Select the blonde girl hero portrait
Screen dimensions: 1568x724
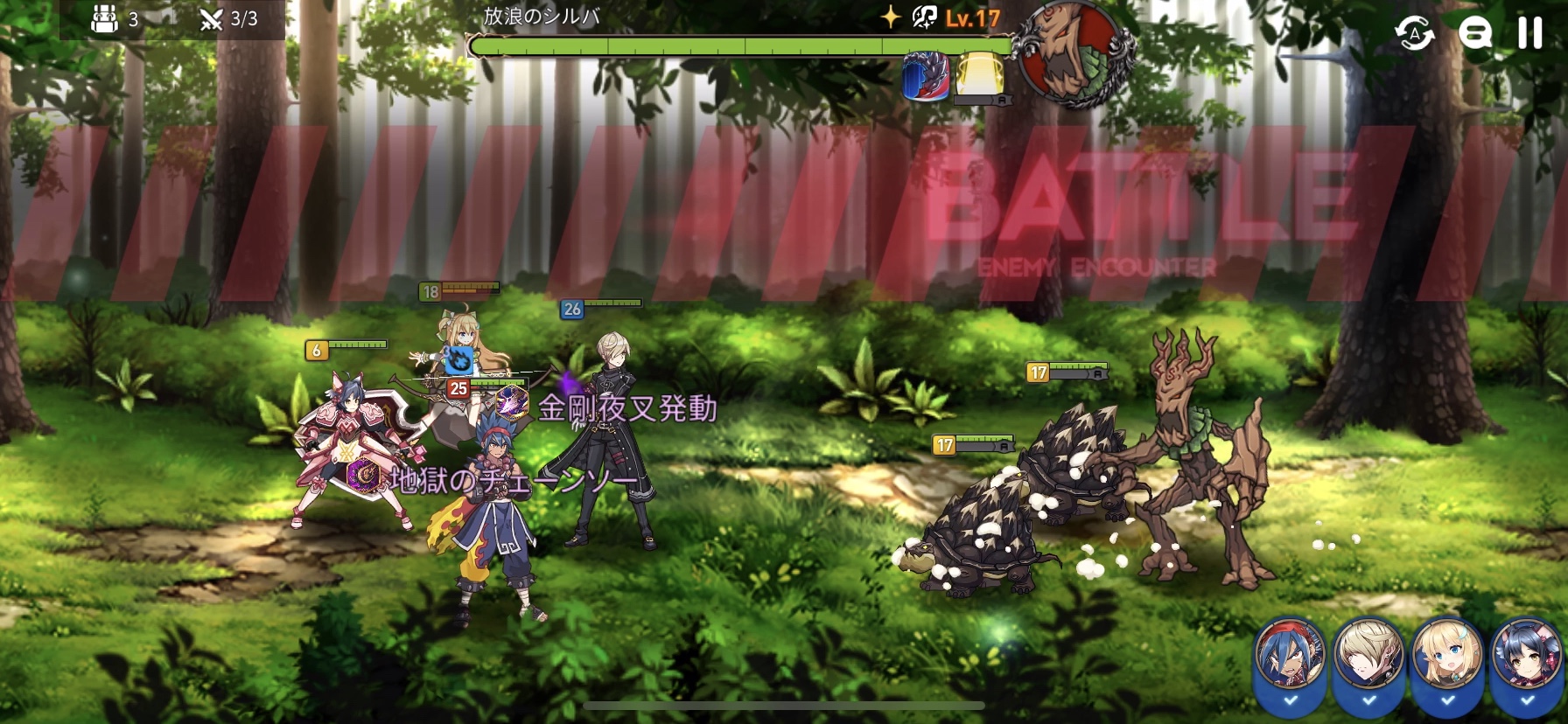[x=1447, y=656]
